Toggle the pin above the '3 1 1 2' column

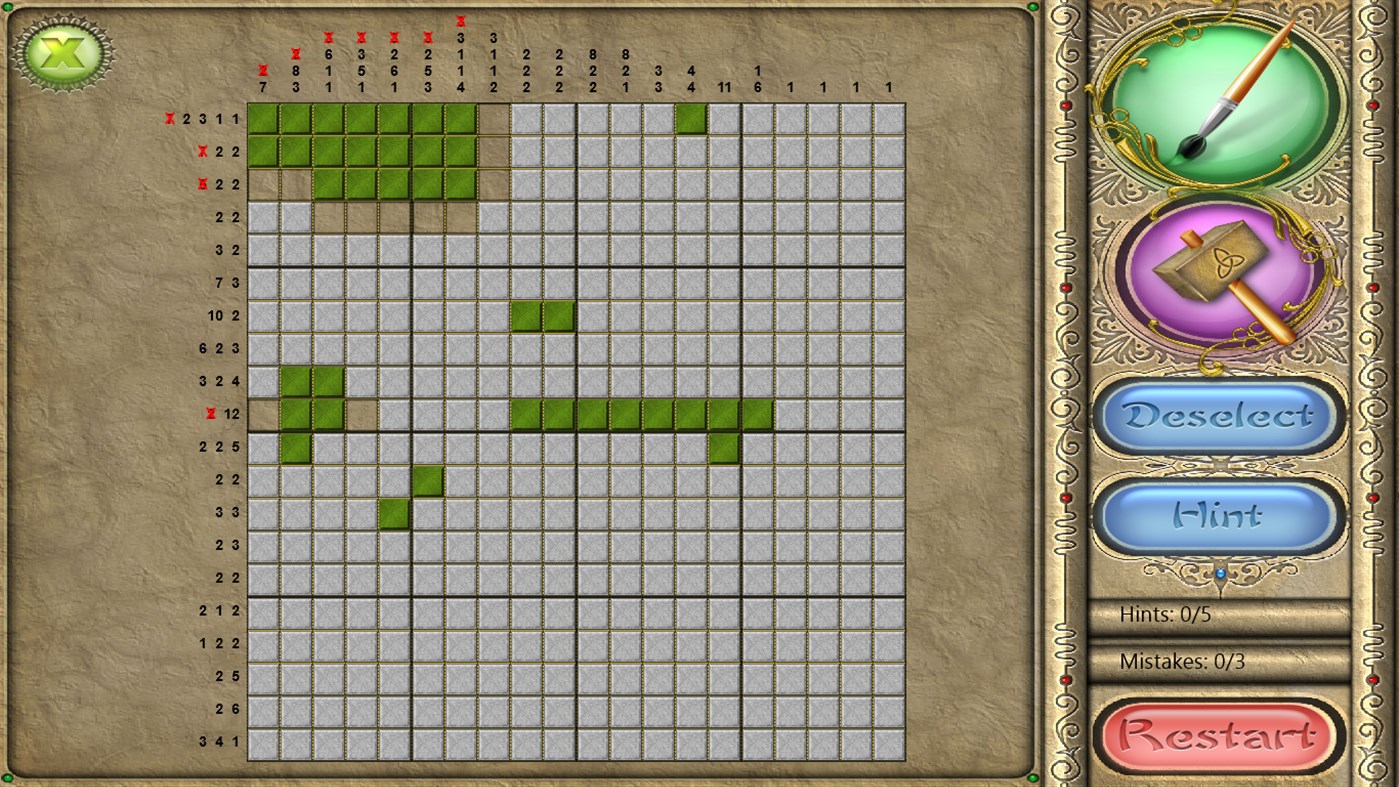pos(493,22)
